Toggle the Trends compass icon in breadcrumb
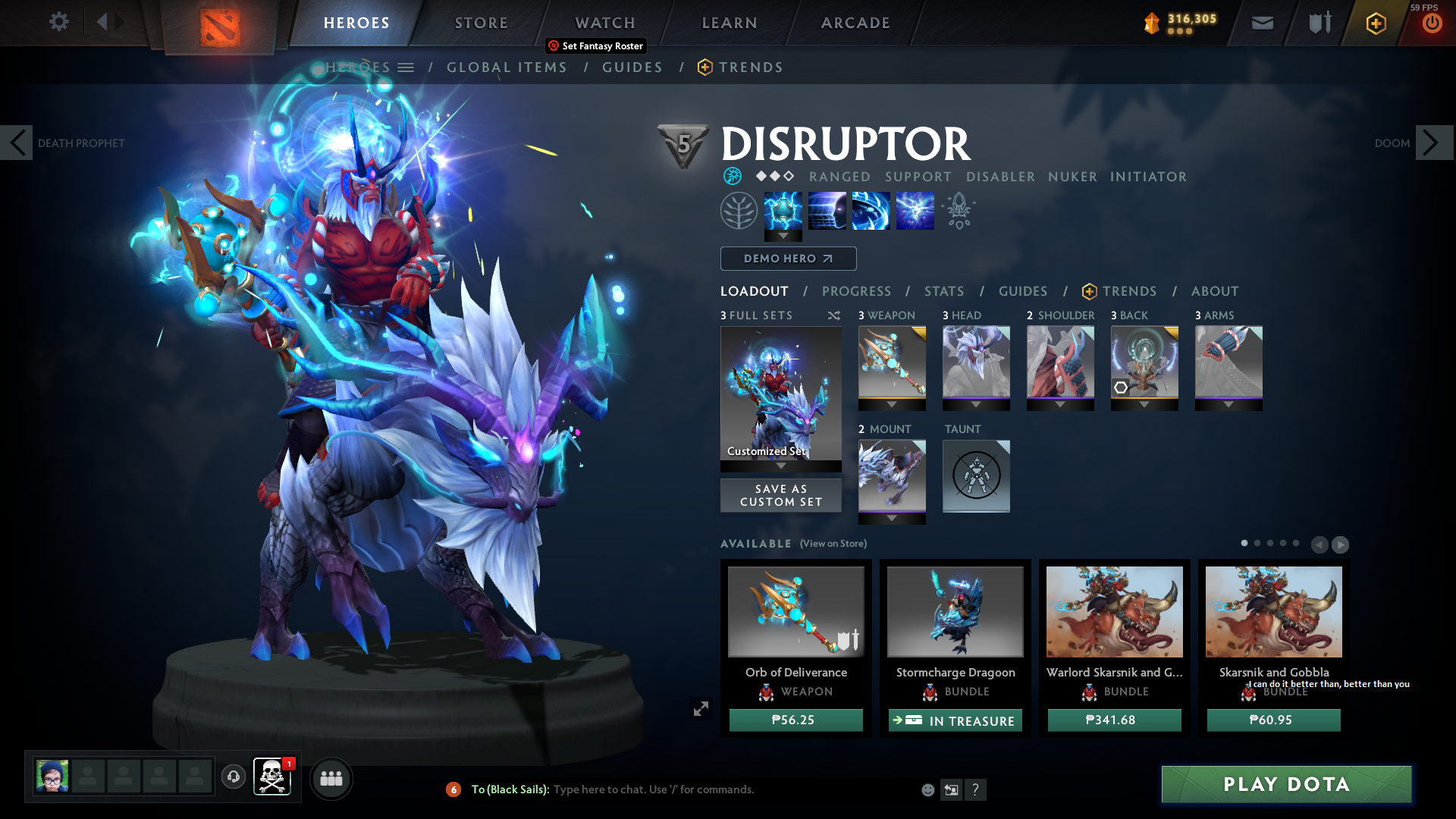The height and width of the screenshot is (819, 1456). pyautogui.click(x=705, y=67)
